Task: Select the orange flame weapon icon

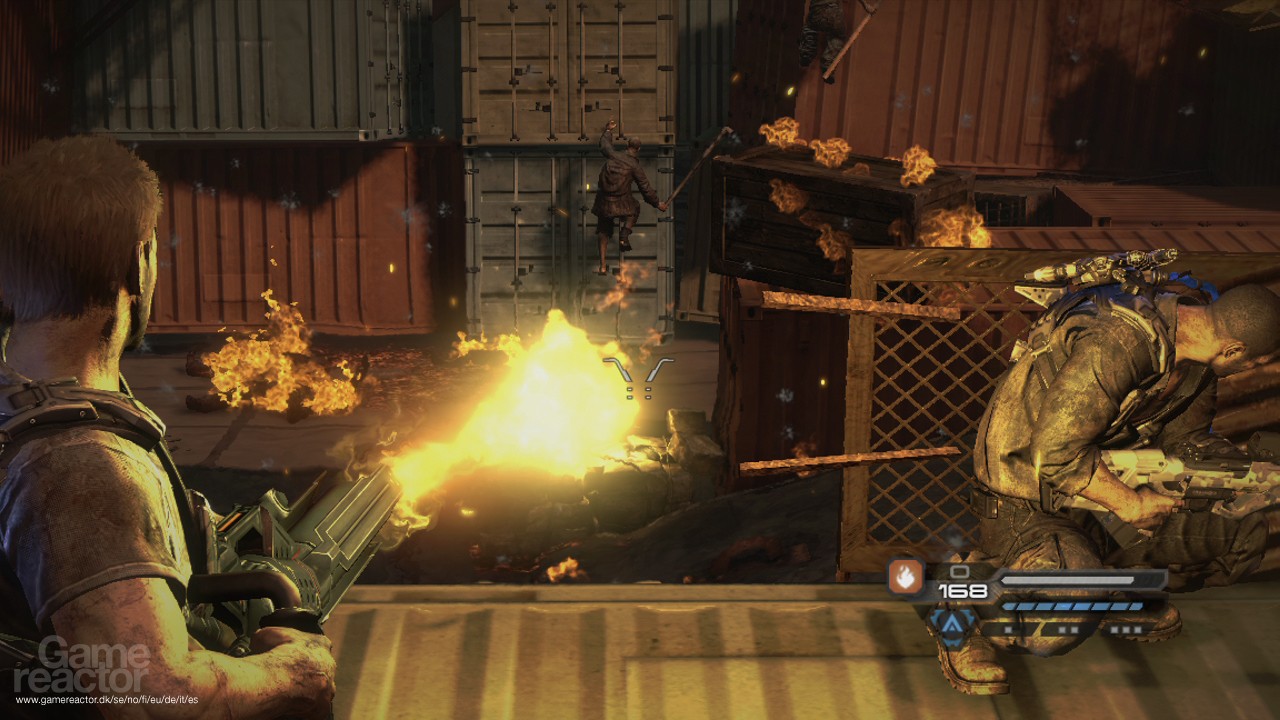Action: [x=904, y=578]
